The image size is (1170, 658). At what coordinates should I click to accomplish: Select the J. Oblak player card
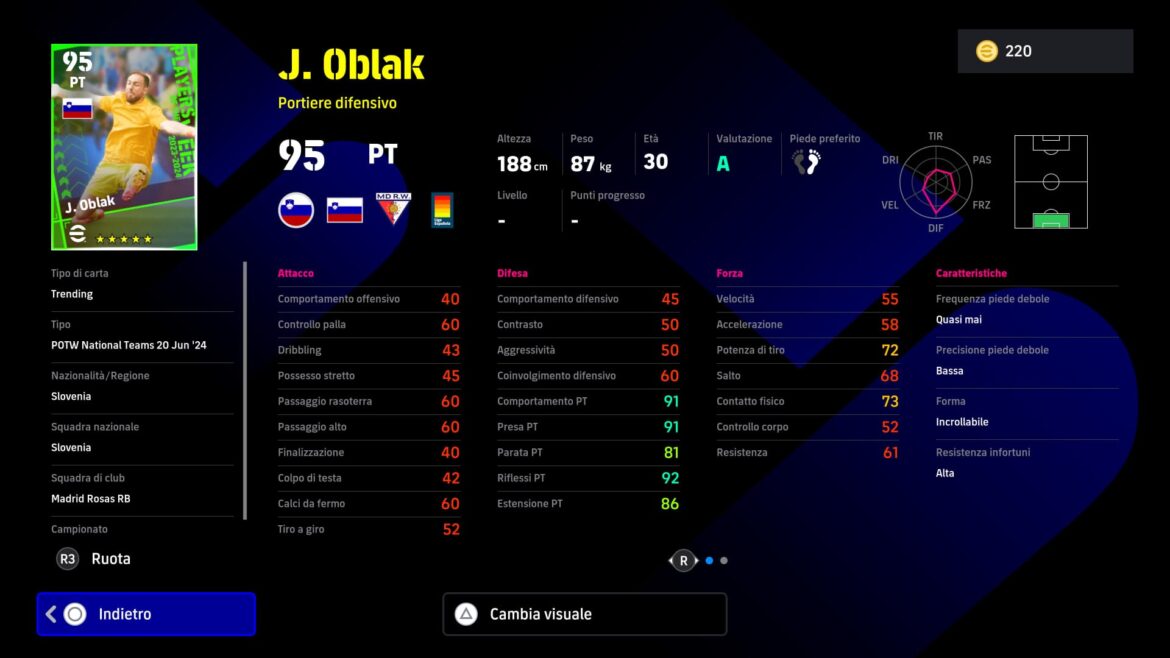click(124, 147)
